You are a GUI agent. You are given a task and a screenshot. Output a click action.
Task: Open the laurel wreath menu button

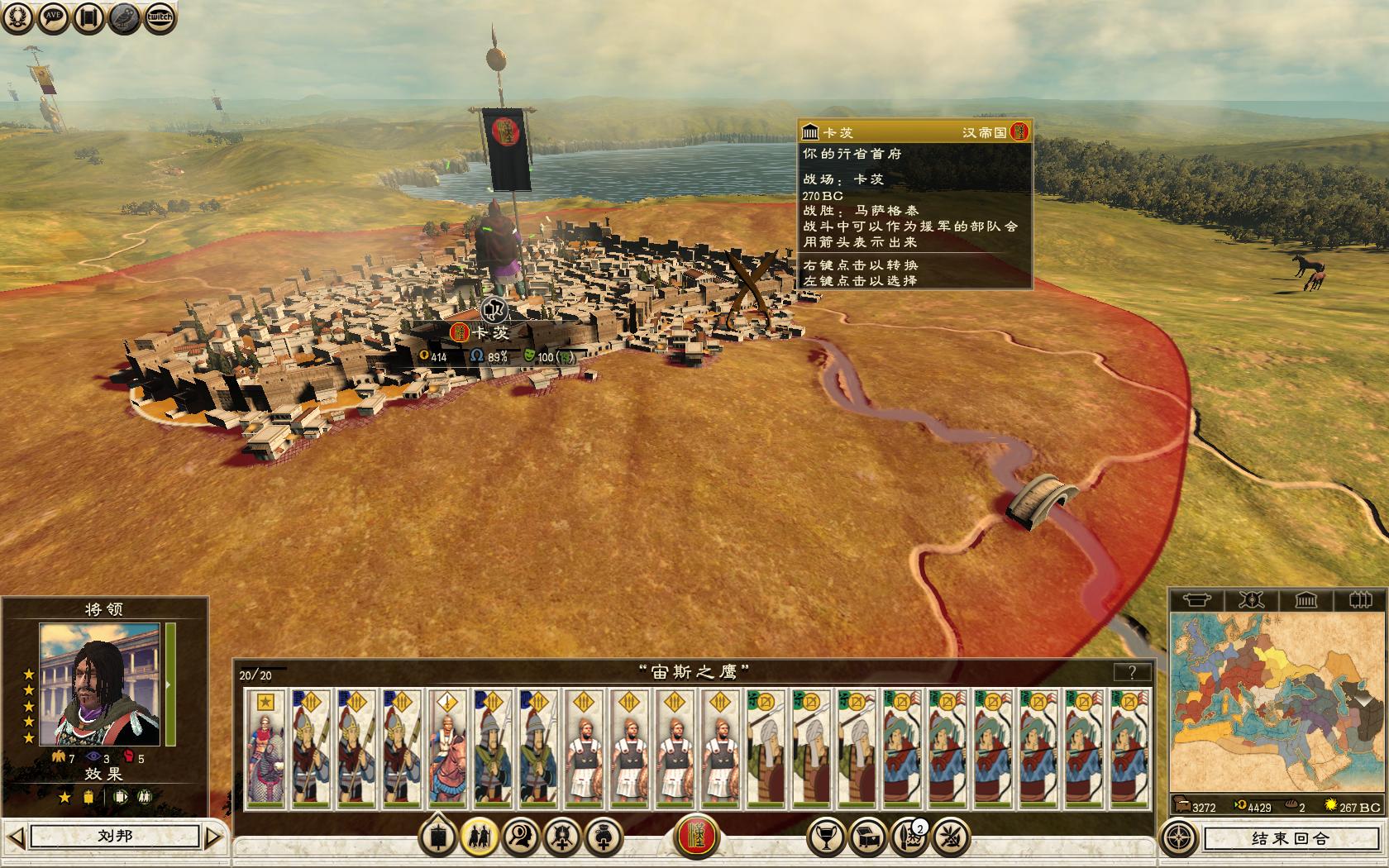[x=17, y=18]
